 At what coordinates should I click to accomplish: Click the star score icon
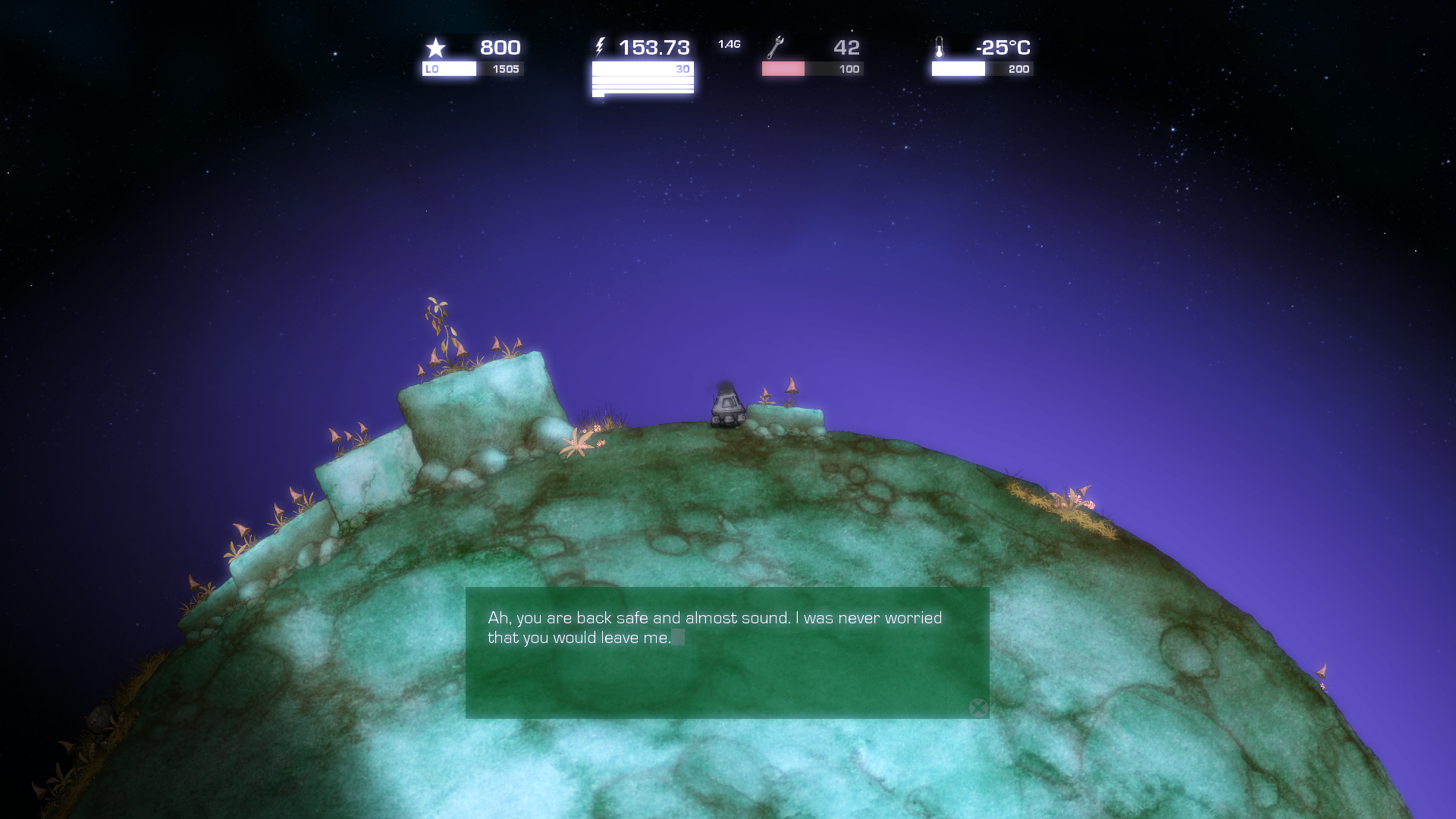[435, 48]
